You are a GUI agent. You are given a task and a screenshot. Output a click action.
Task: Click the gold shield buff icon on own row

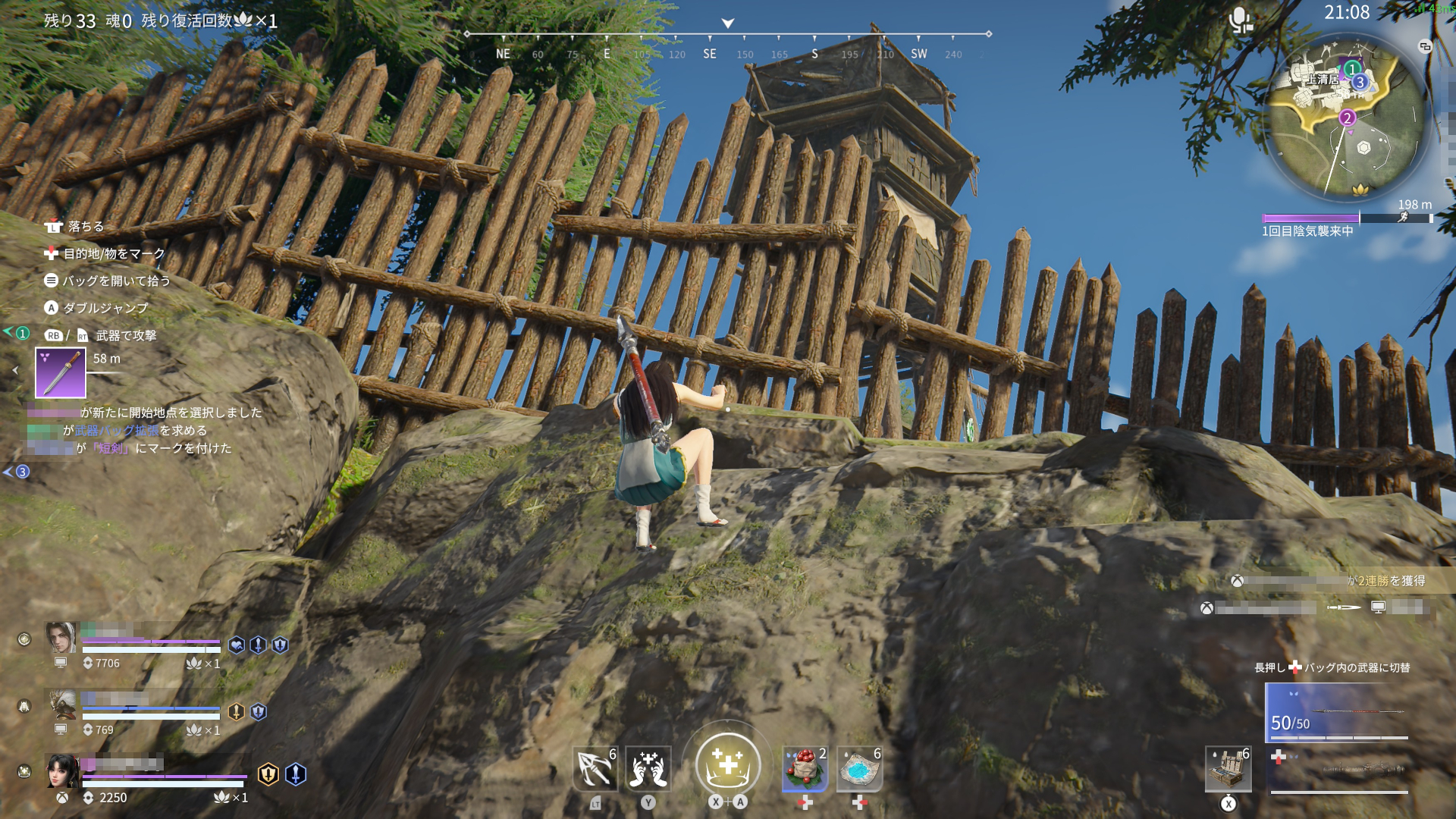(268, 773)
